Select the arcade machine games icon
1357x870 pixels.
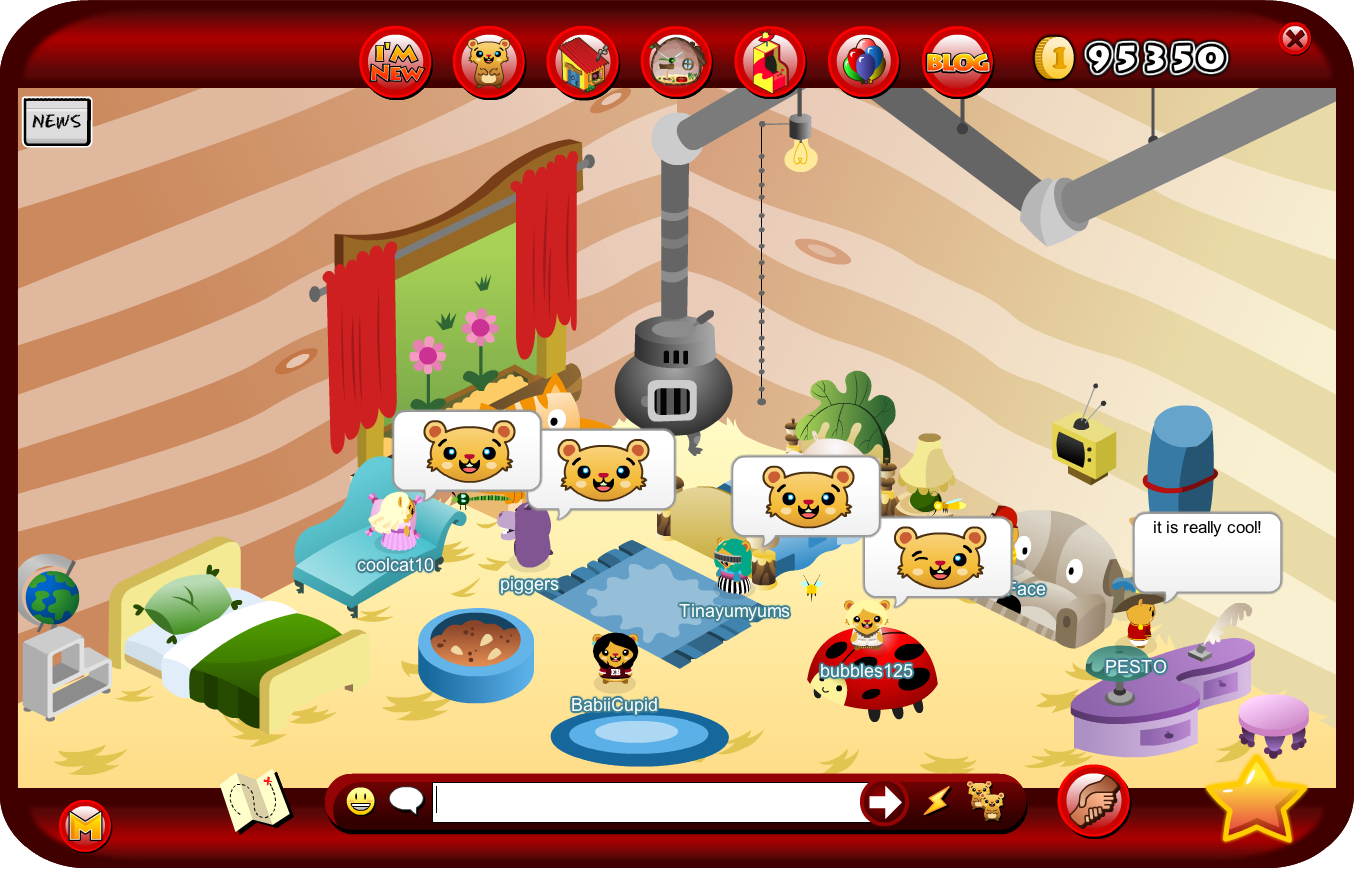pyautogui.click(x=769, y=61)
